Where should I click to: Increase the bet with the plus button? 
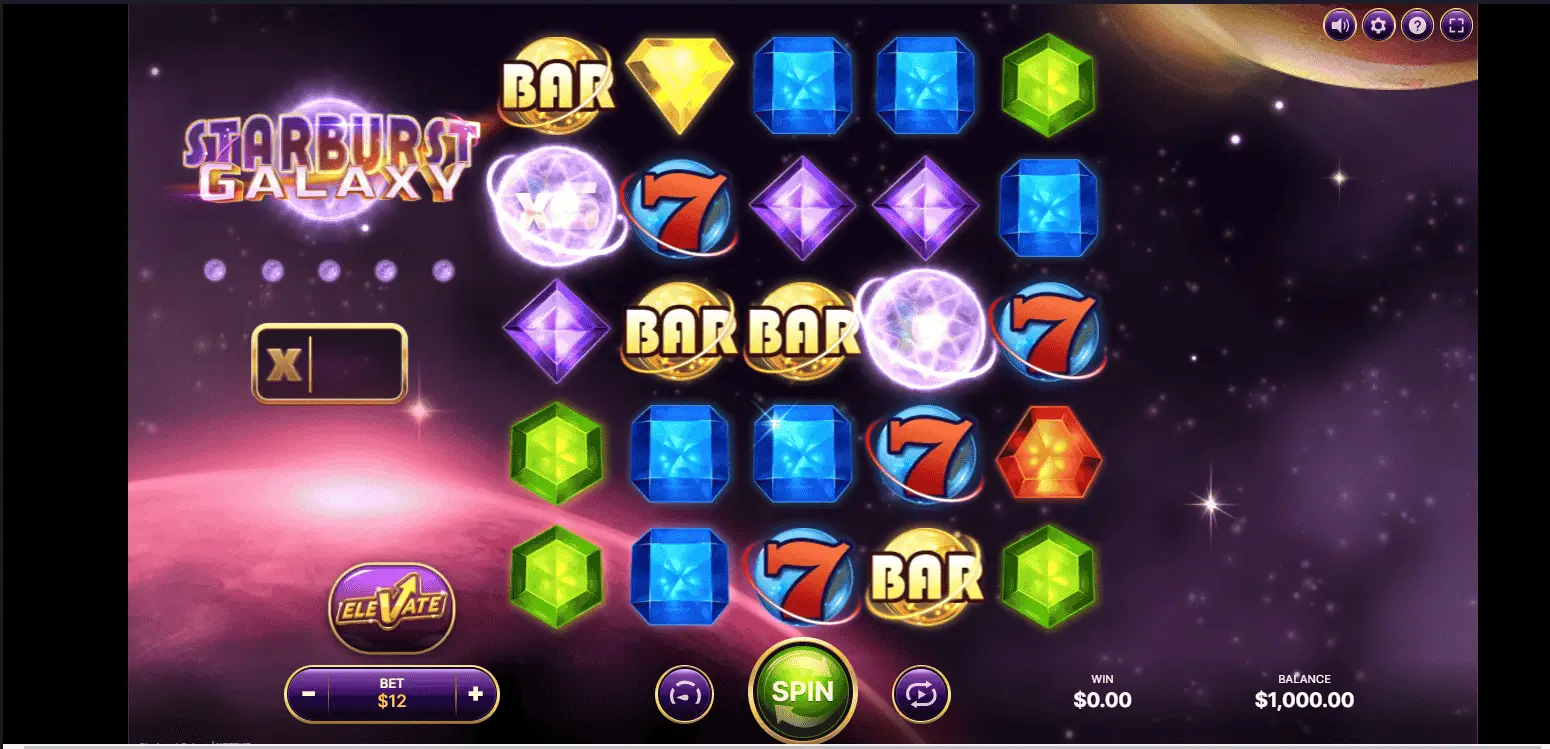pos(475,693)
